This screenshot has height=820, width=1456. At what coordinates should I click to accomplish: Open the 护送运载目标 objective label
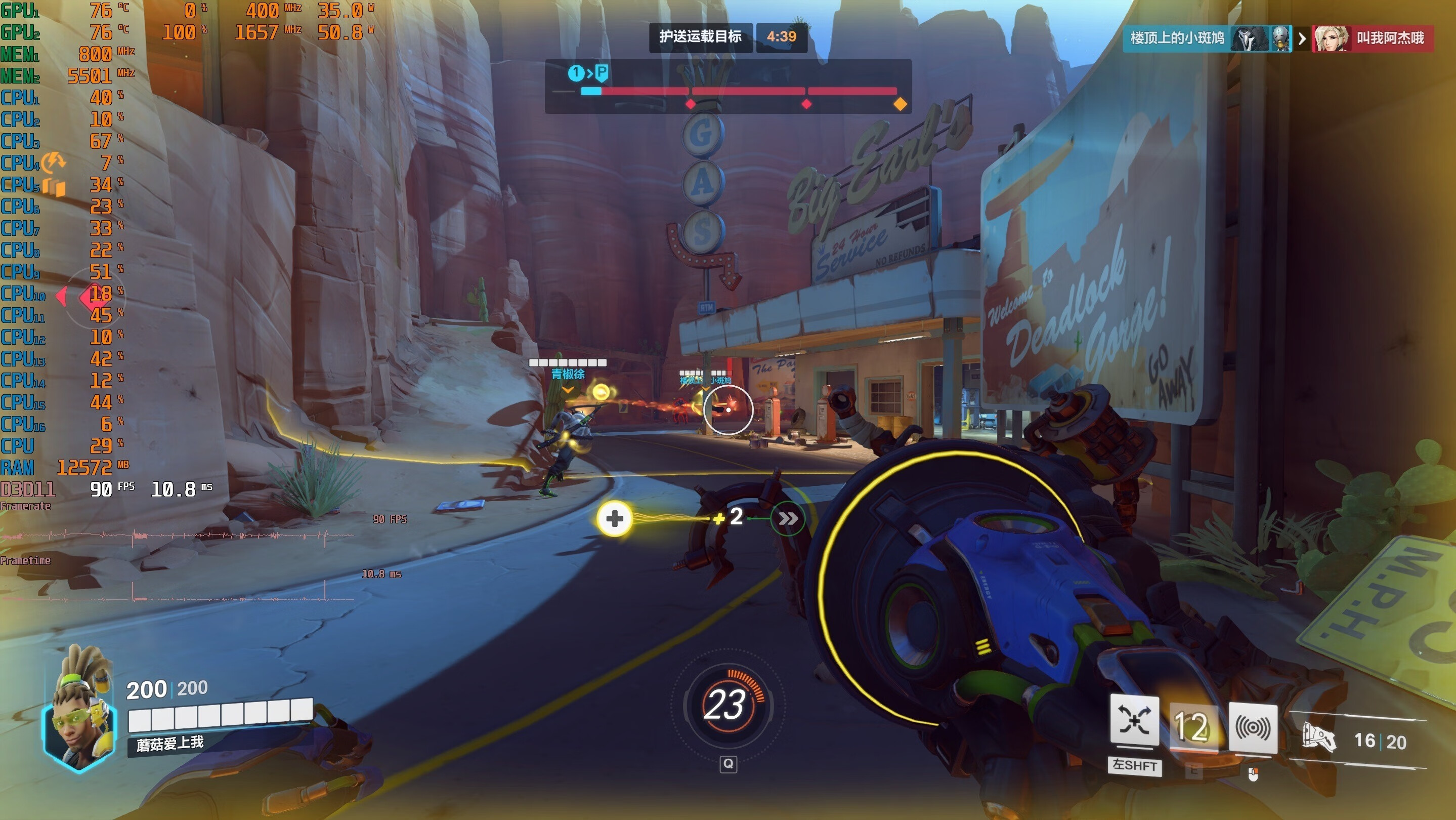click(700, 37)
